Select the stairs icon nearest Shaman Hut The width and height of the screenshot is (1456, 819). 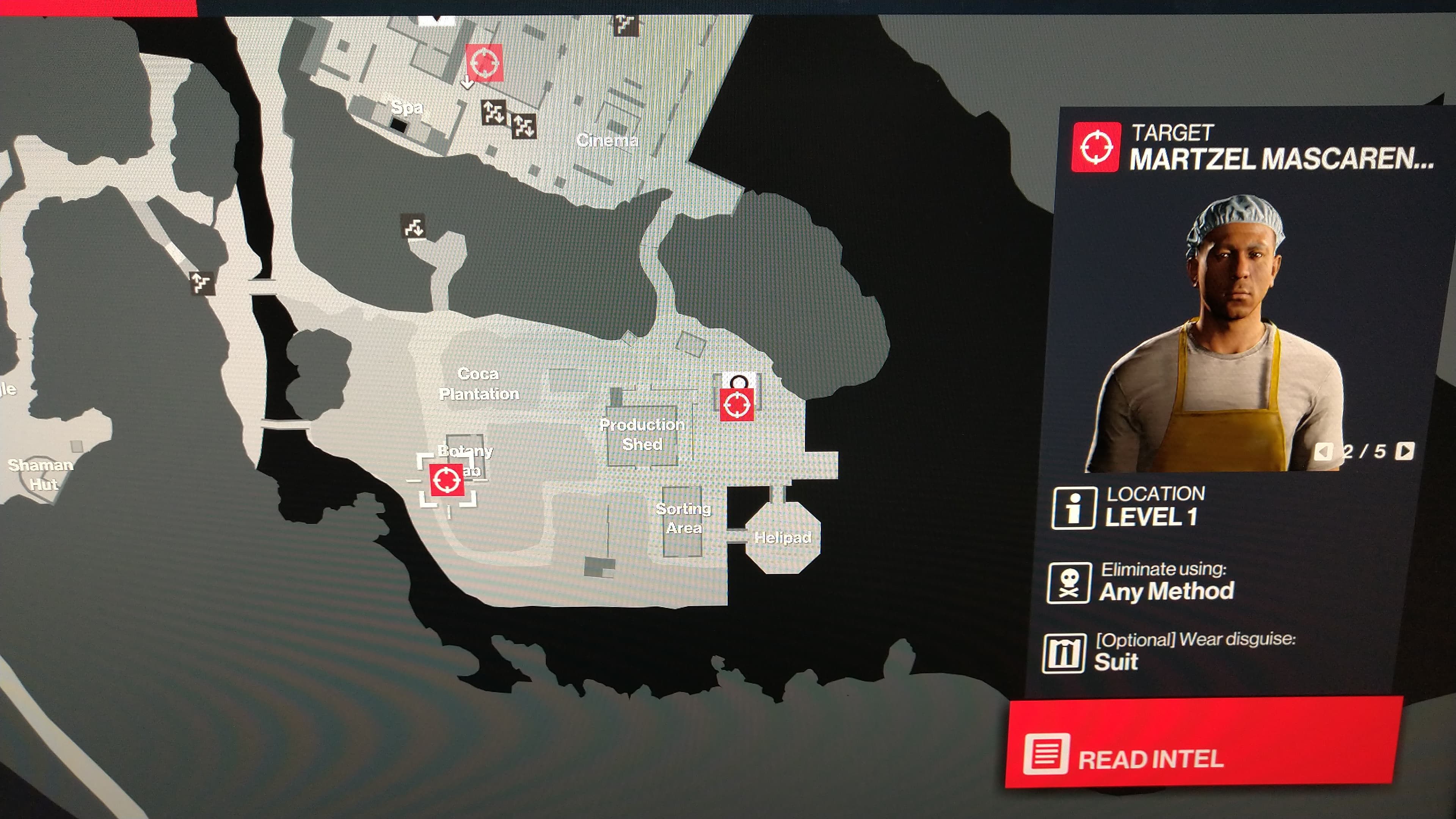[202, 282]
